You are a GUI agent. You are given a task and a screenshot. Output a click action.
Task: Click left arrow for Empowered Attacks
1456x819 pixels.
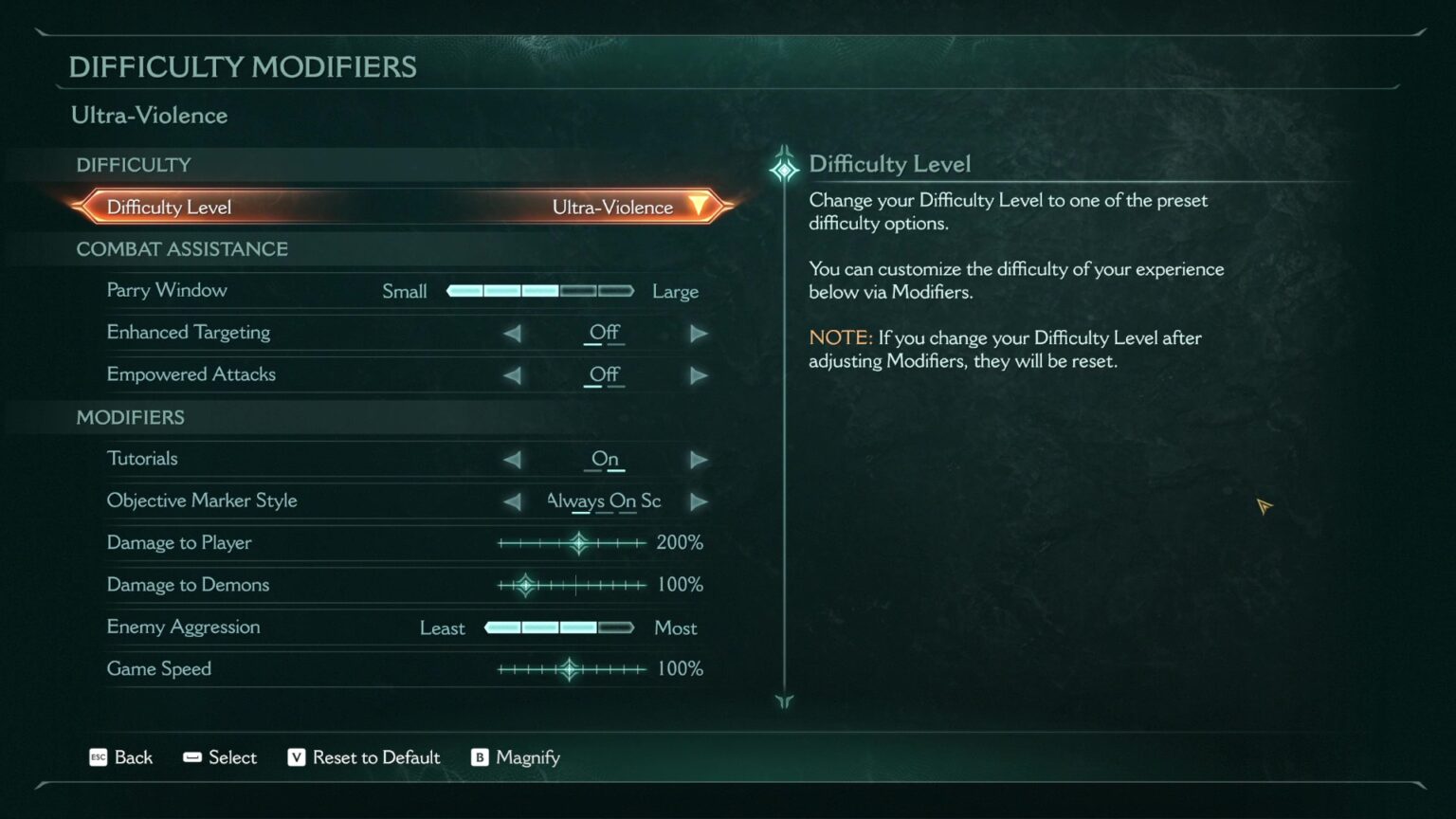pyautogui.click(x=512, y=375)
